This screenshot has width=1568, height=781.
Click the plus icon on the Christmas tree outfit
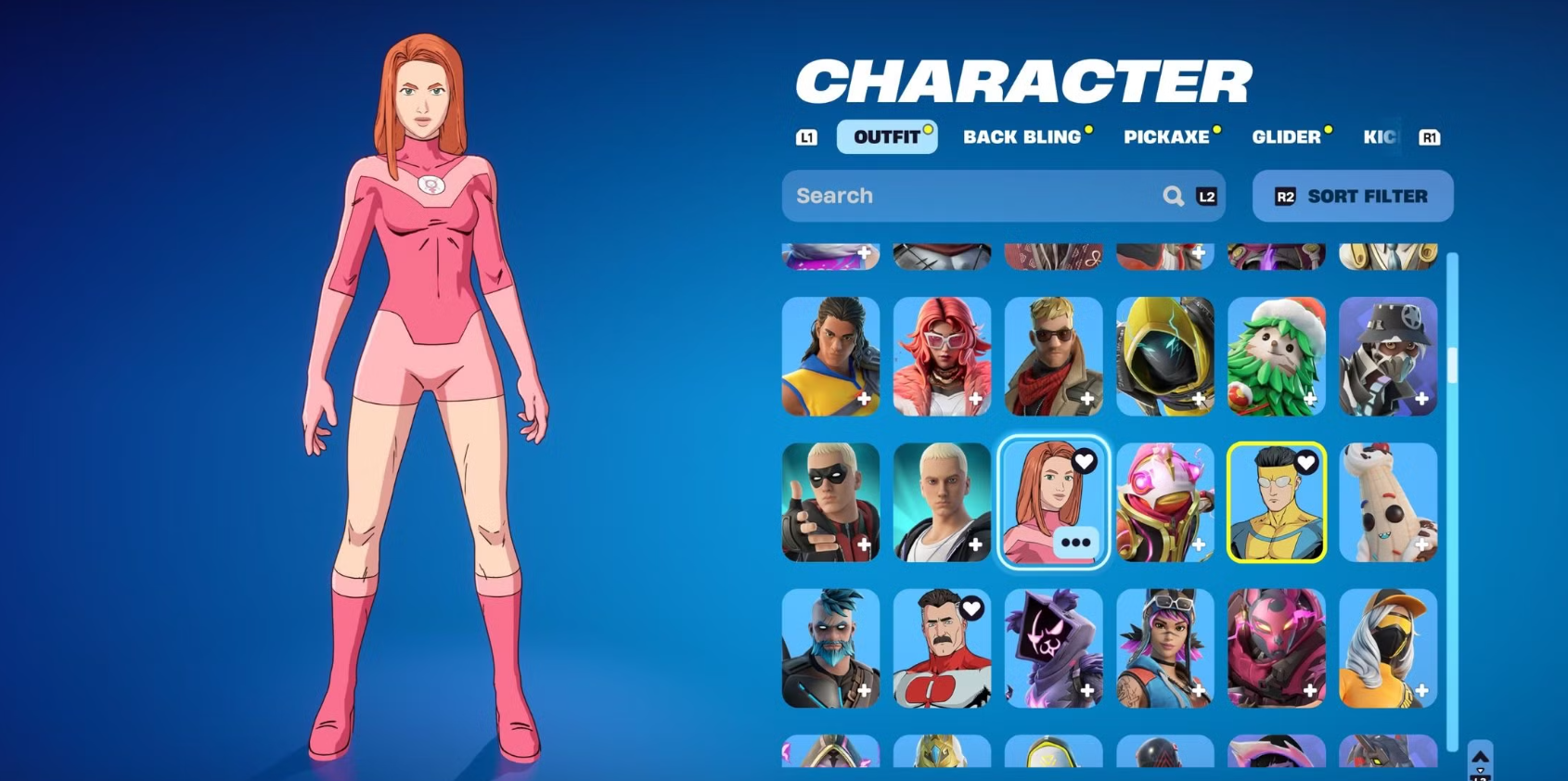pos(1310,397)
